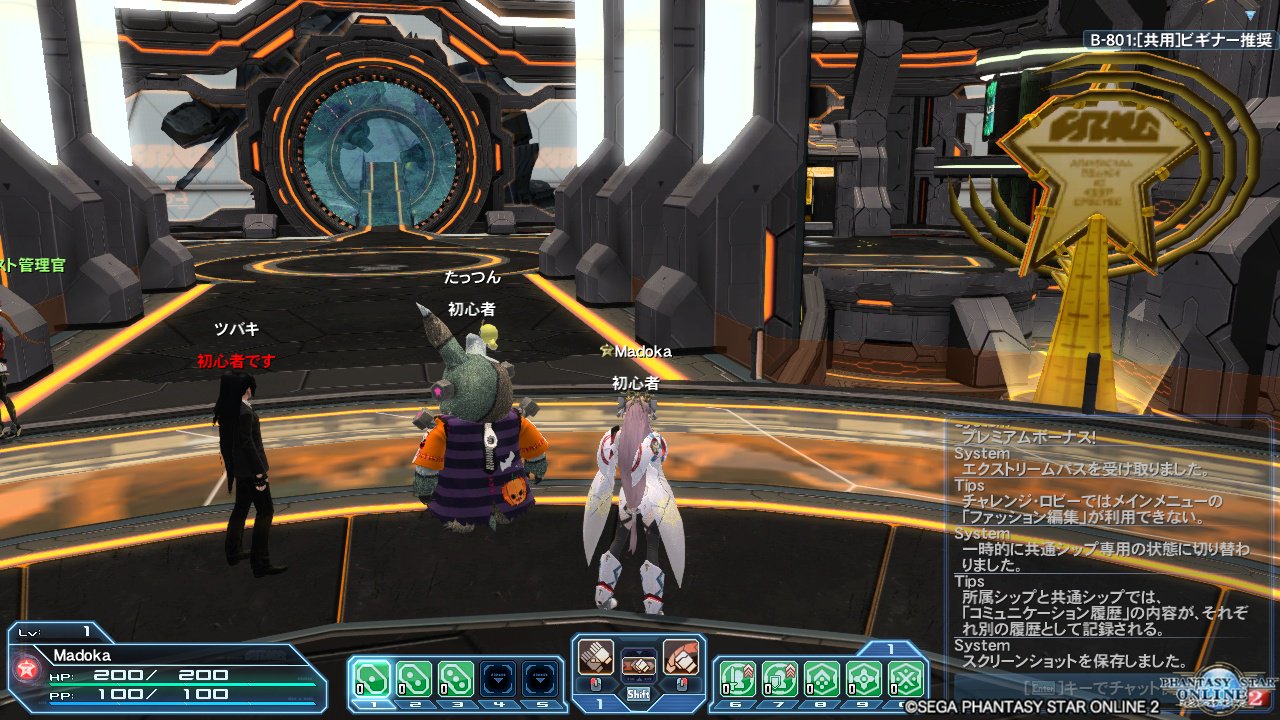Screen dimensions: 1280x720
Task: Activate the skill icon in subpalette slot 8
Action: coord(822,677)
